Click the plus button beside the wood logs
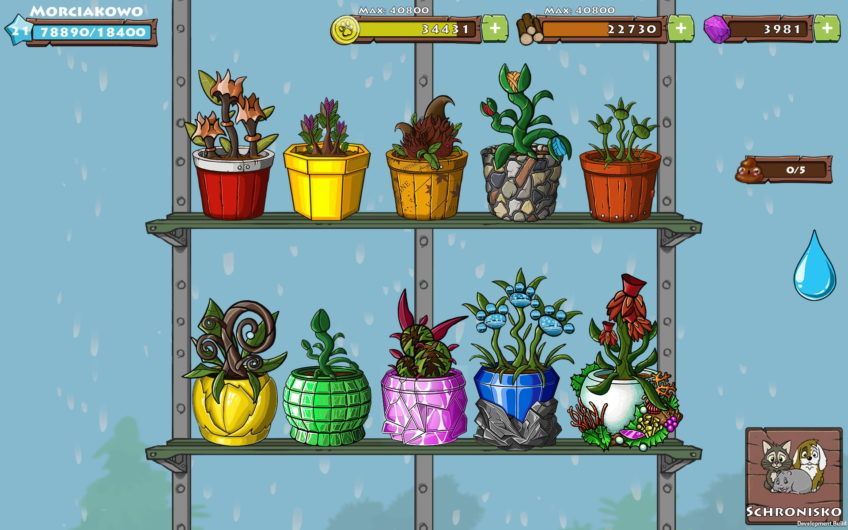Viewport: 848px width, 530px height. pos(680,28)
